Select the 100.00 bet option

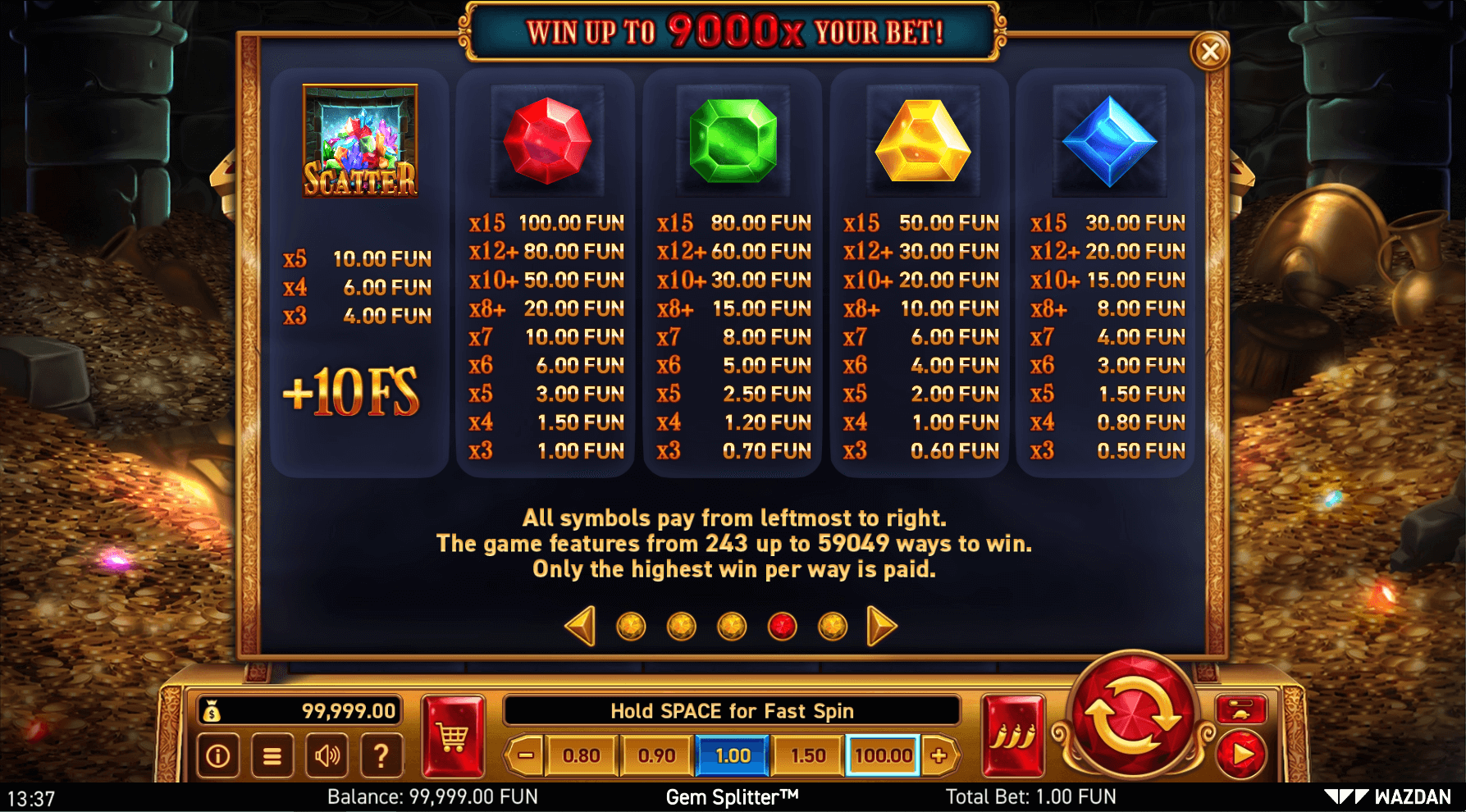(x=882, y=755)
